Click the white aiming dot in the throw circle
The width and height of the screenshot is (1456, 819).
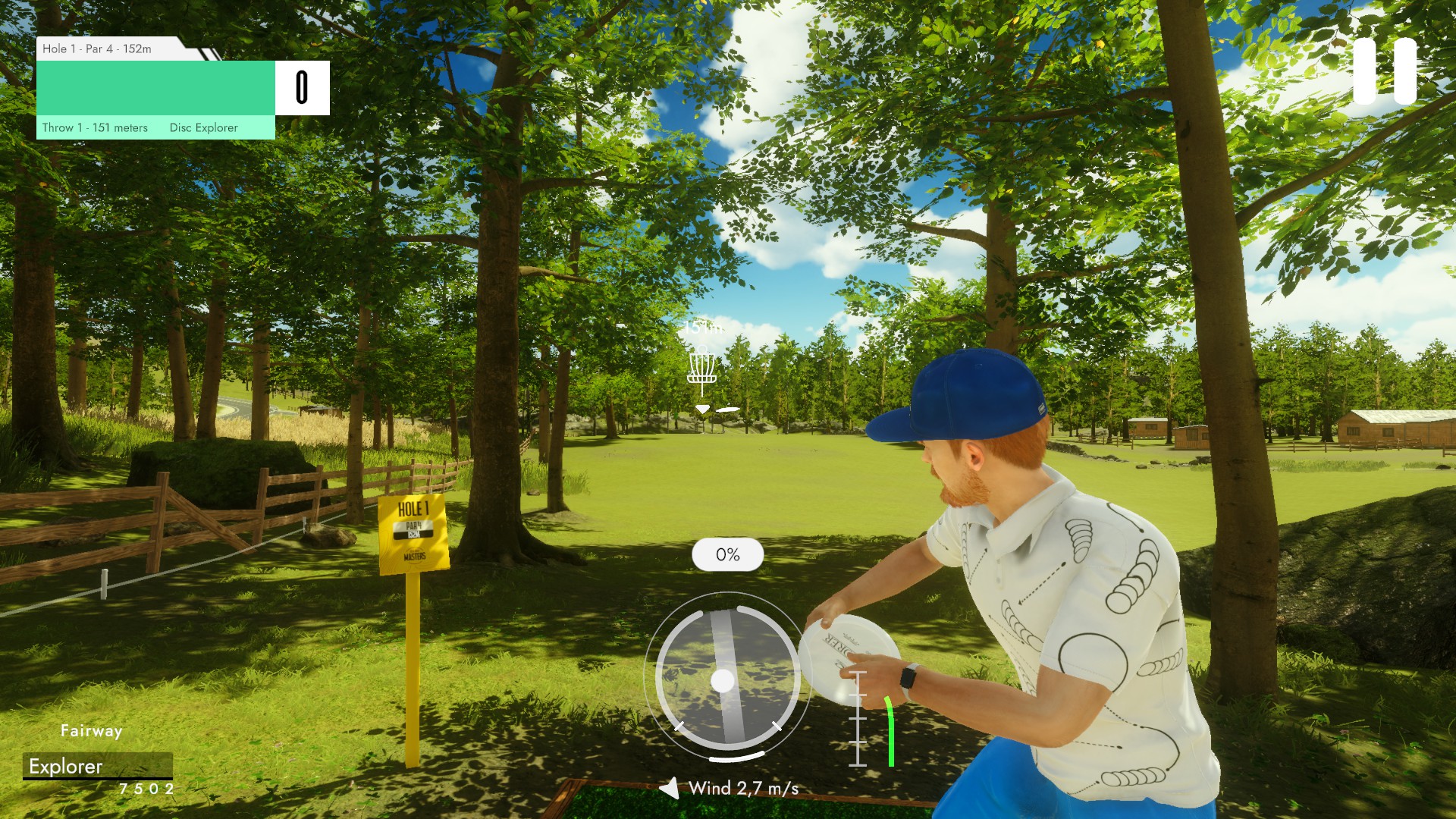[x=723, y=680]
